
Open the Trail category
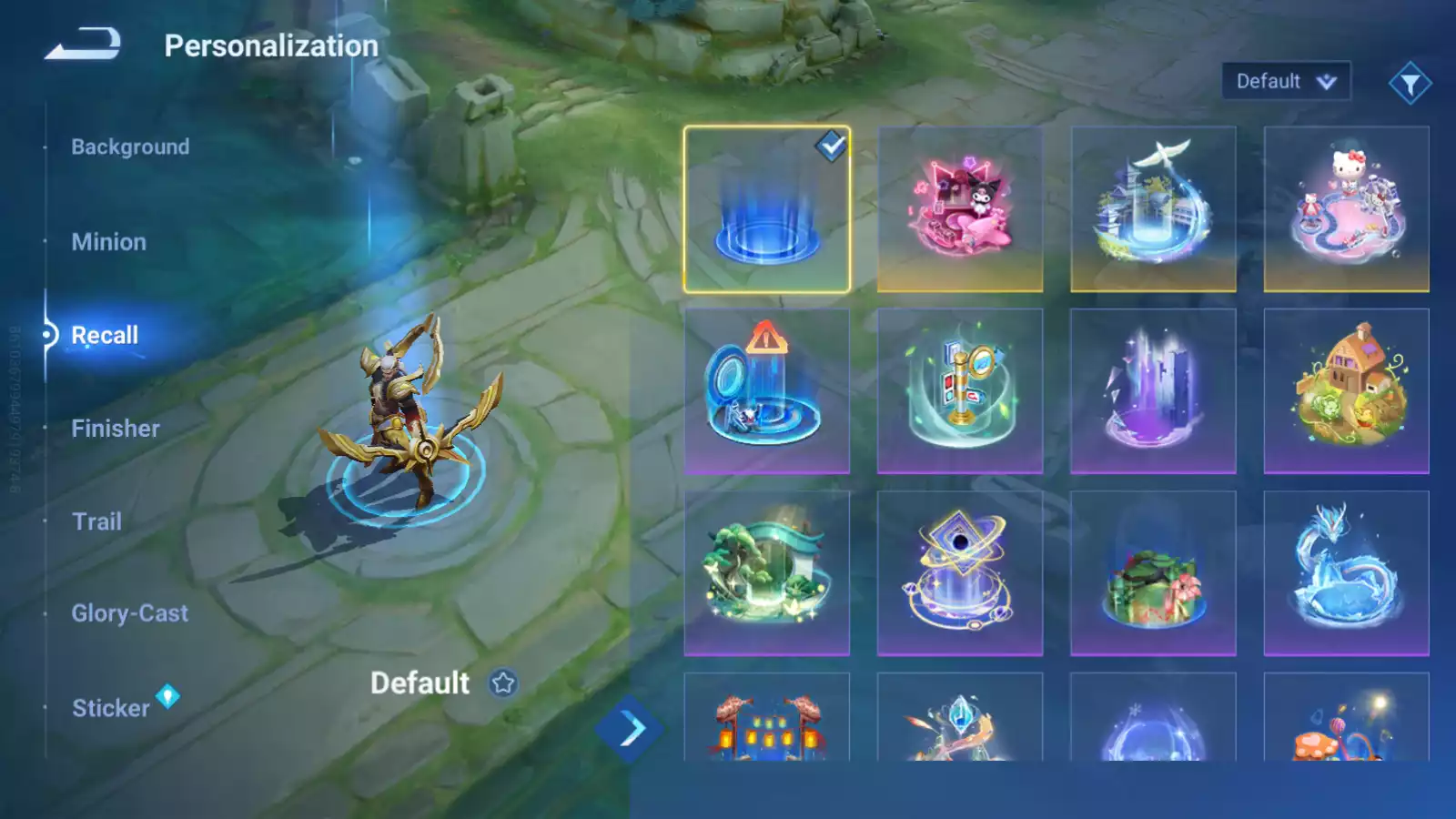[x=96, y=521]
